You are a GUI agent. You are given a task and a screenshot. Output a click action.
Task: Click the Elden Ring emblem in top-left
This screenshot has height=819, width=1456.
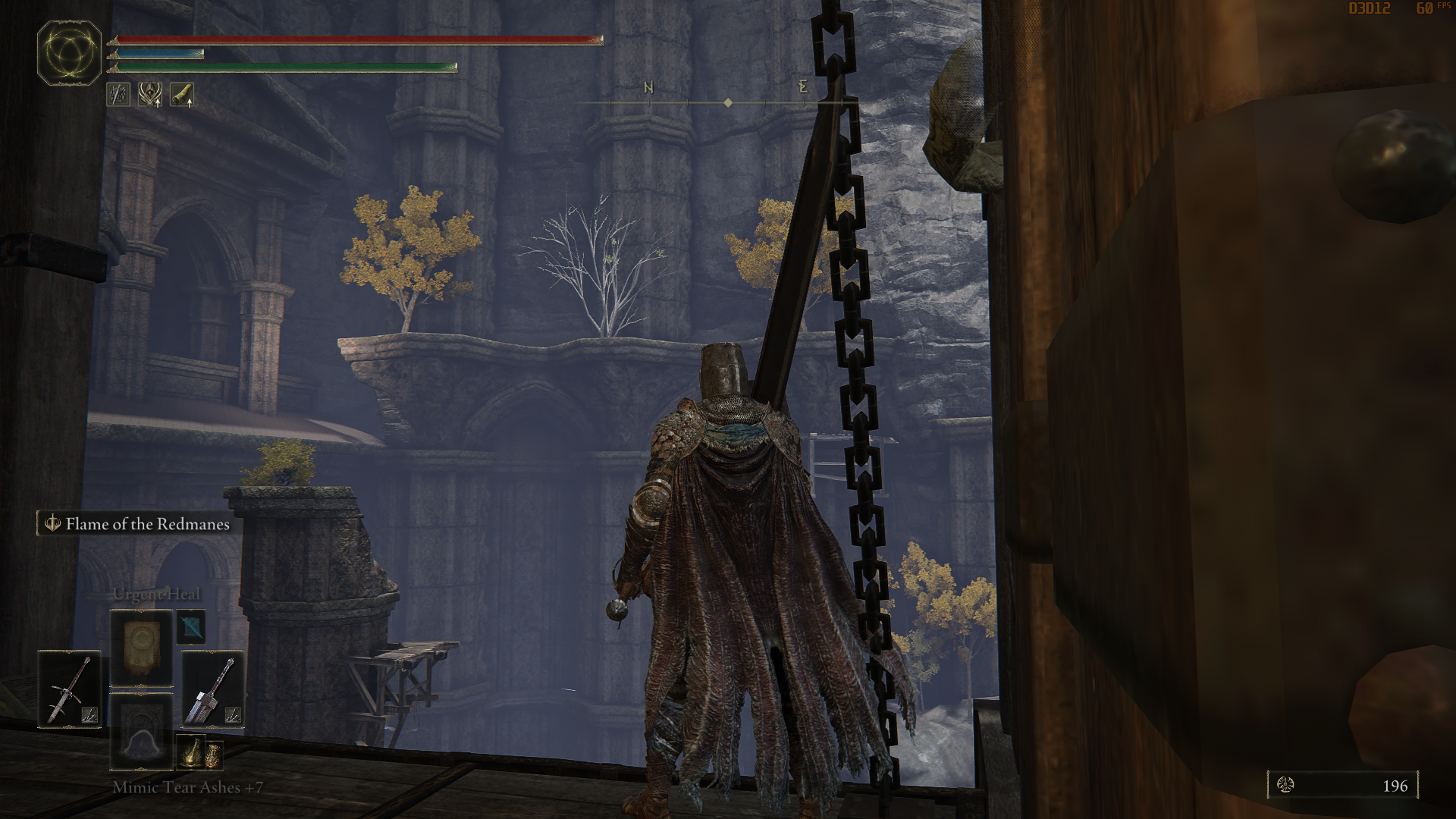coord(71,53)
